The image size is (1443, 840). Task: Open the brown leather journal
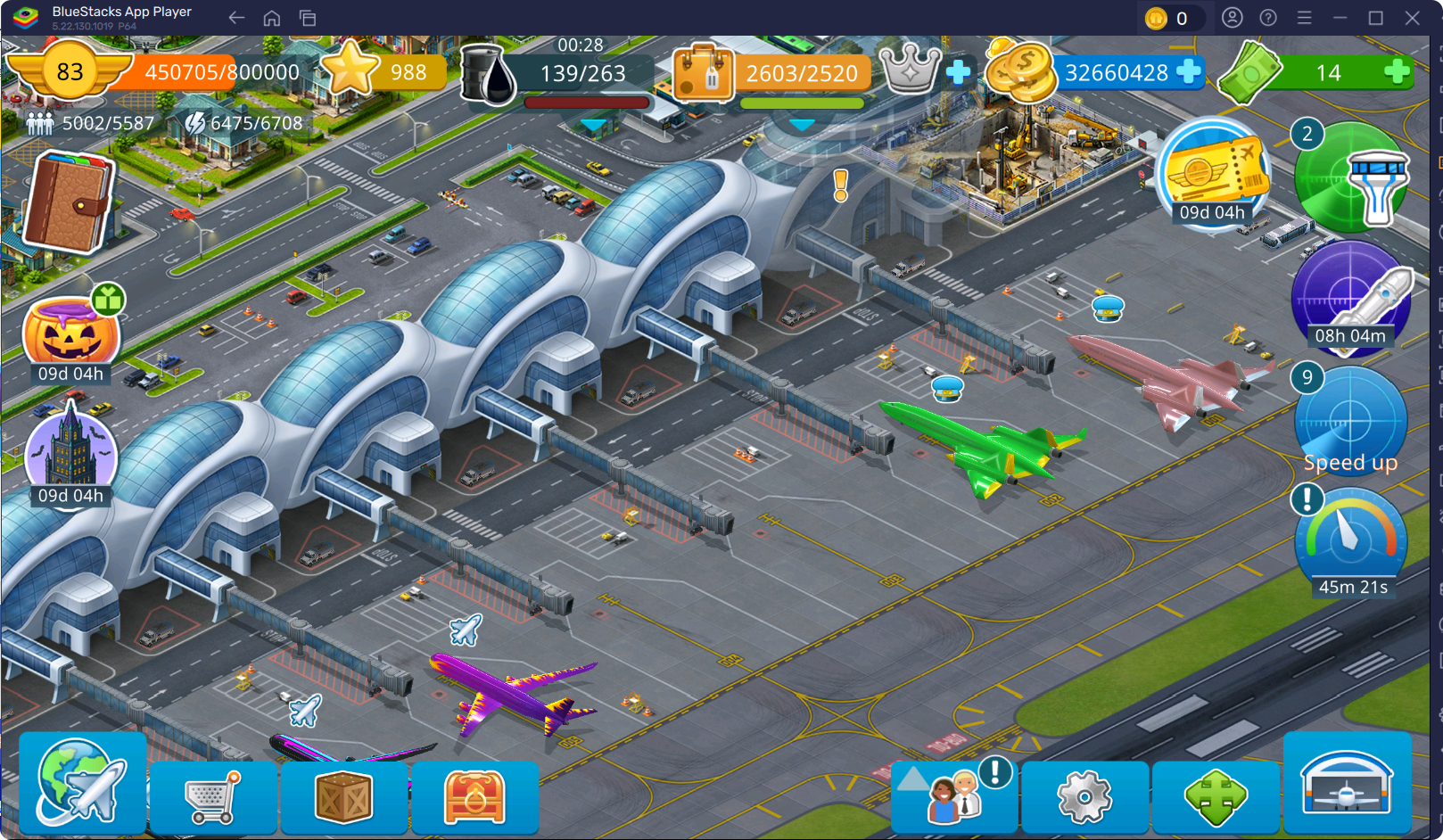pyautogui.click(x=69, y=202)
